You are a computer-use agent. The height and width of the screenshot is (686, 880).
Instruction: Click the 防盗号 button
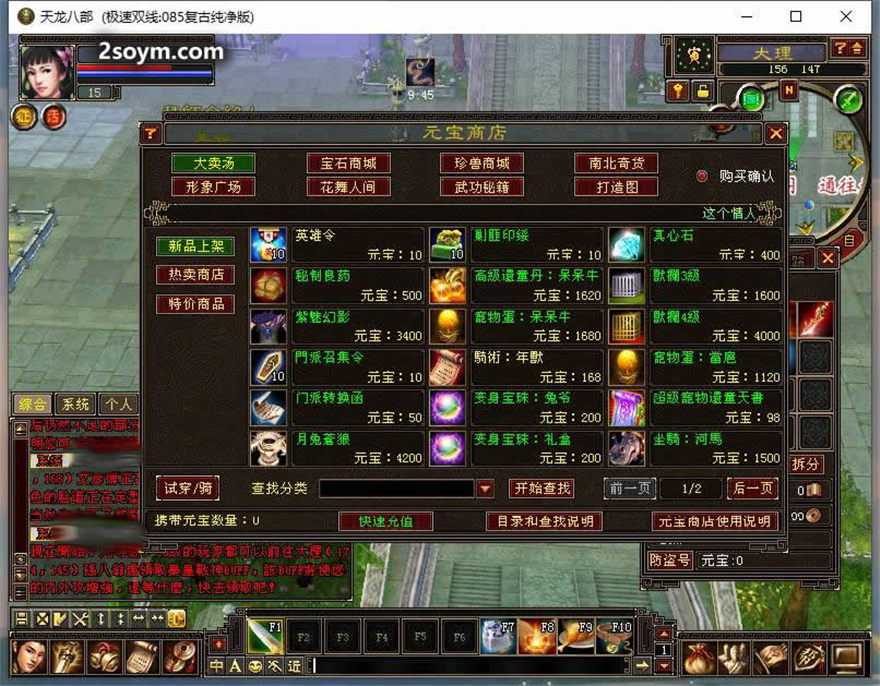click(x=669, y=560)
